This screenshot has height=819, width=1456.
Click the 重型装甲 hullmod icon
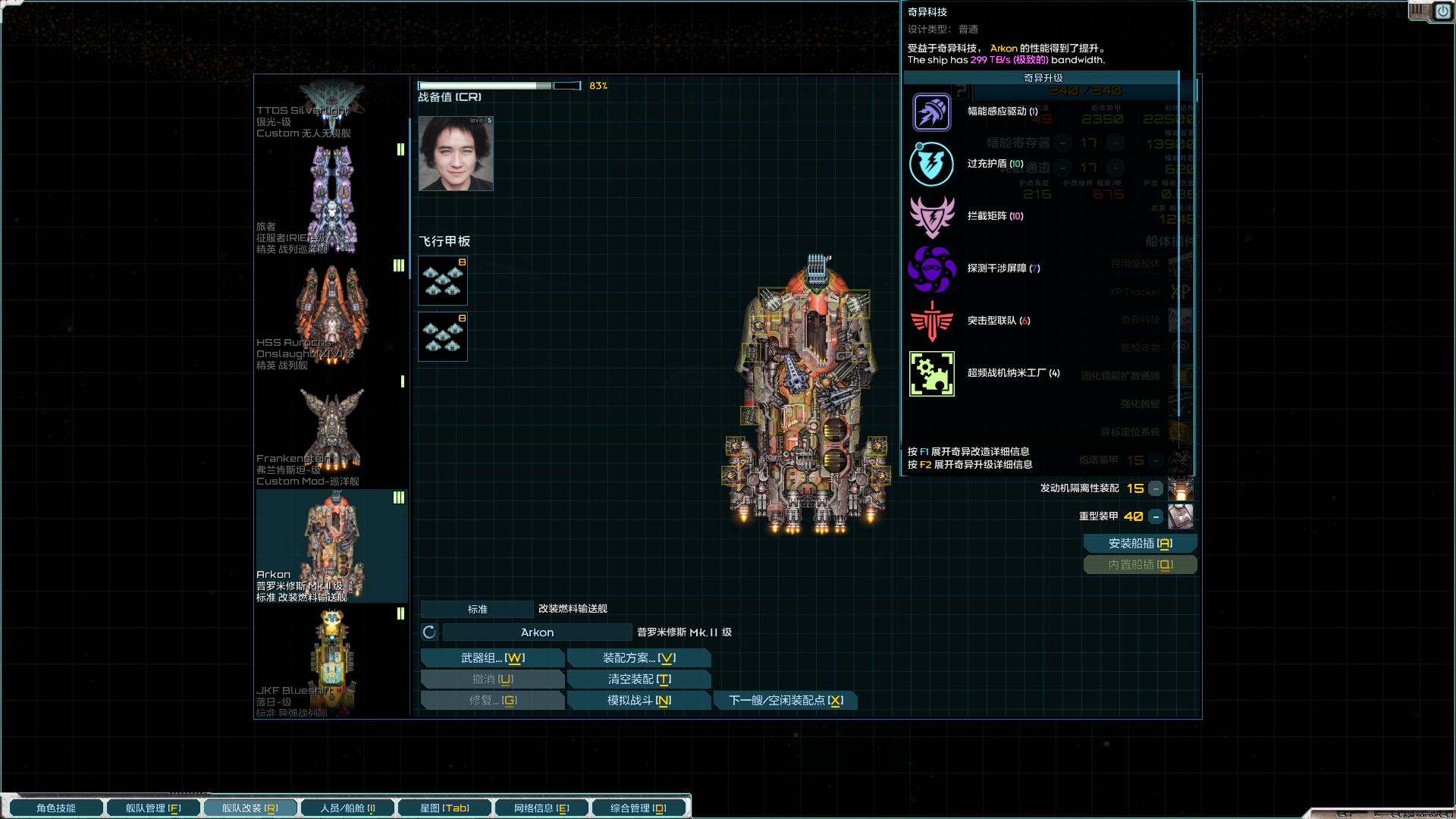(x=1181, y=516)
